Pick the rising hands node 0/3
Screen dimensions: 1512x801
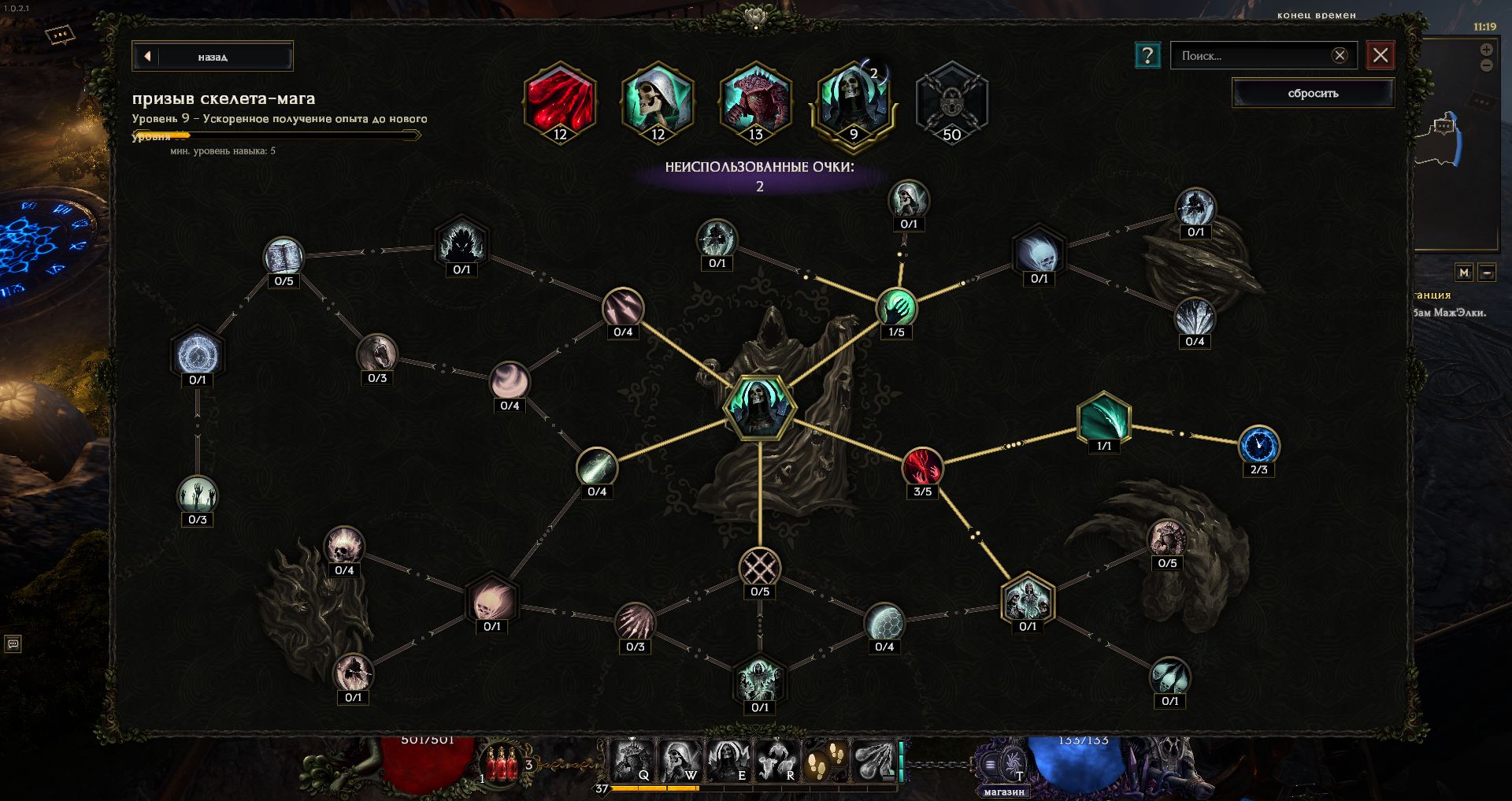(x=197, y=495)
